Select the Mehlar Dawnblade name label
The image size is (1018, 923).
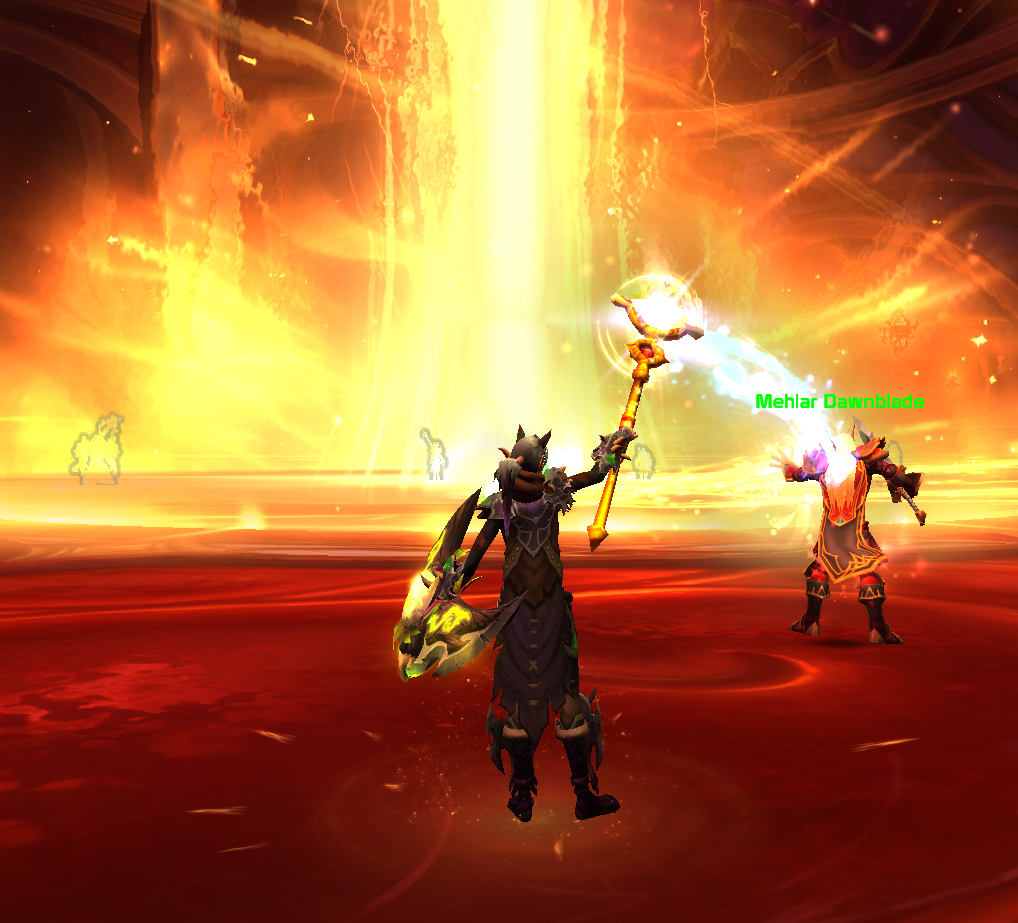tap(839, 402)
